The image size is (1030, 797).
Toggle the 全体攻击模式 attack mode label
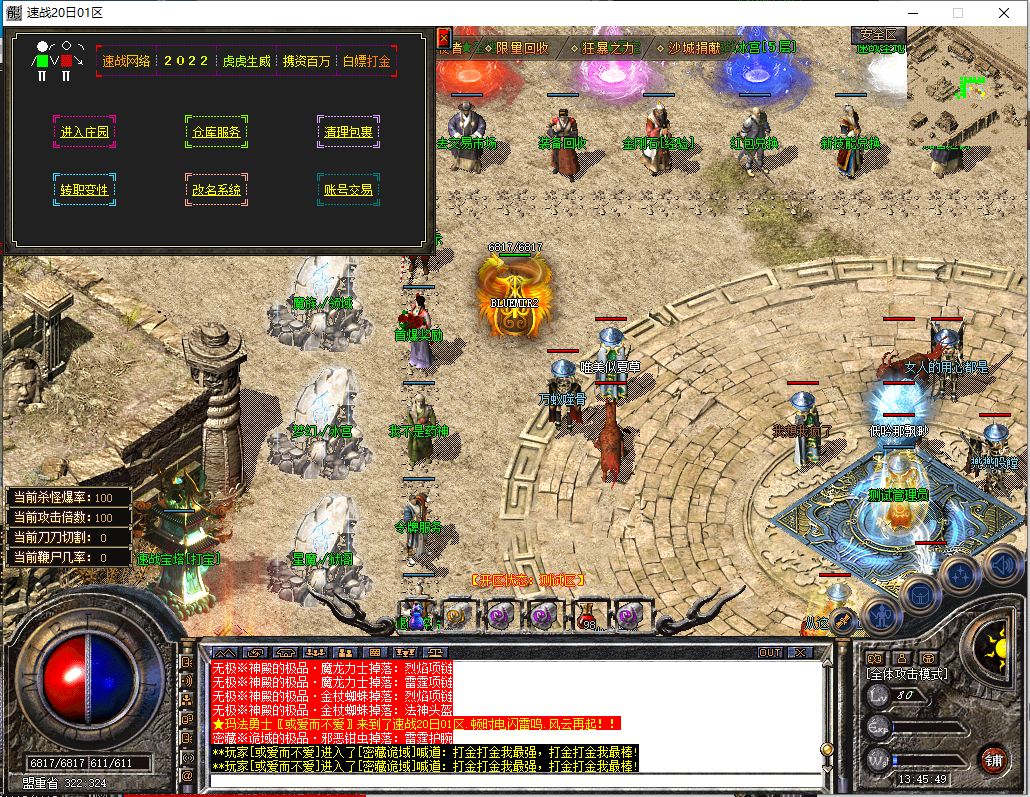coord(907,674)
